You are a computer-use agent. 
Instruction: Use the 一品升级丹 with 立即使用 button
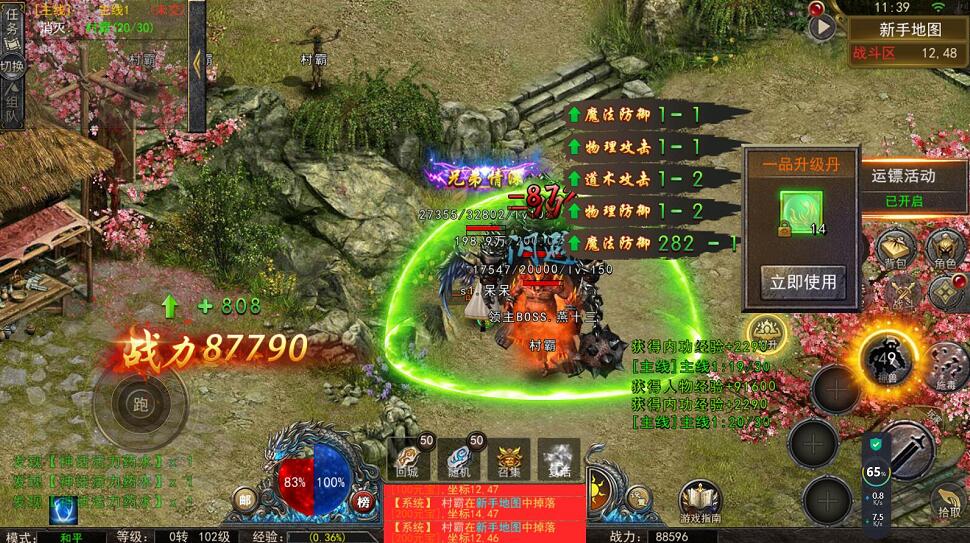pyautogui.click(x=802, y=282)
